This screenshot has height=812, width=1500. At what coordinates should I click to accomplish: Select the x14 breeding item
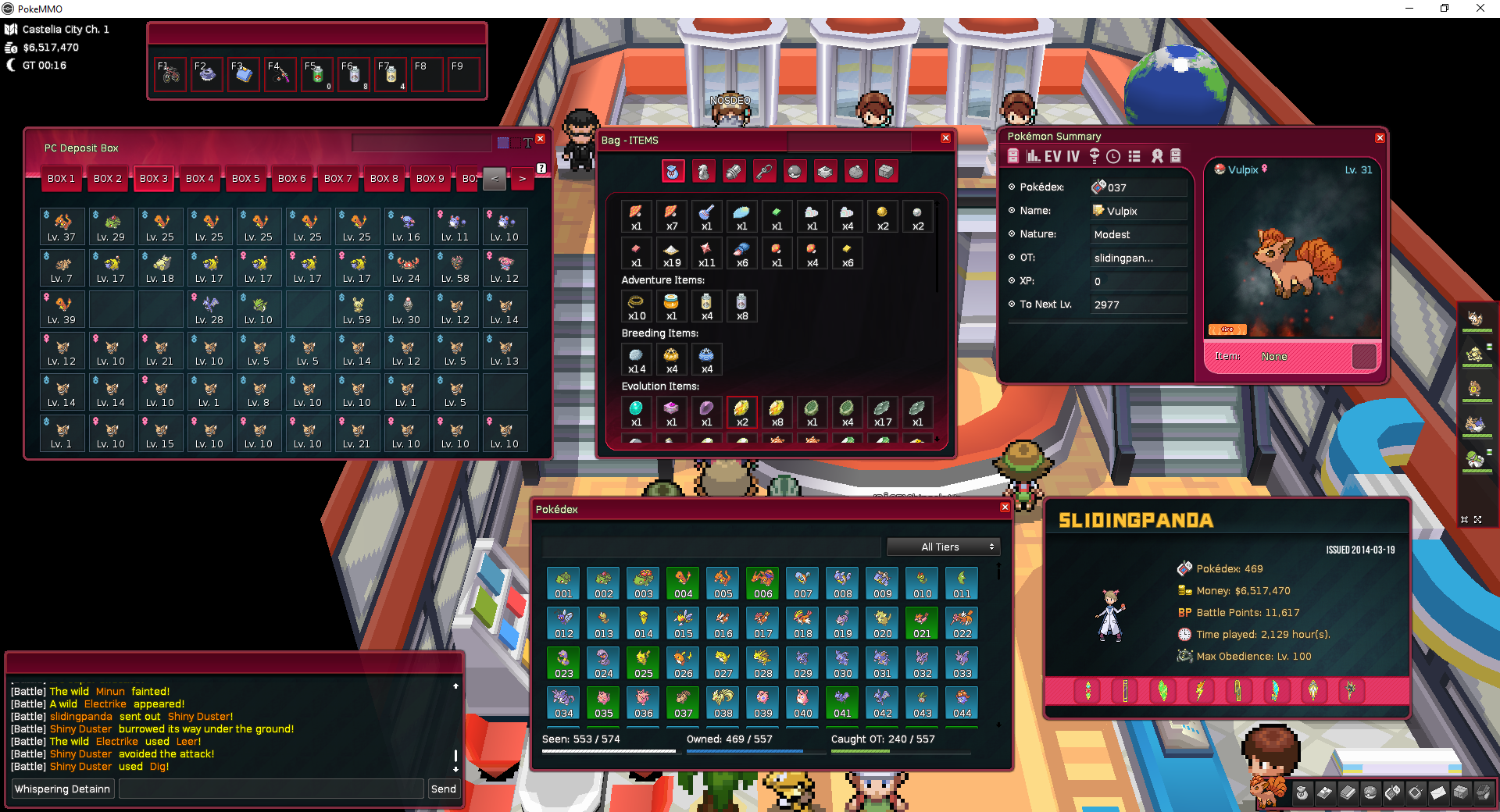[636, 359]
